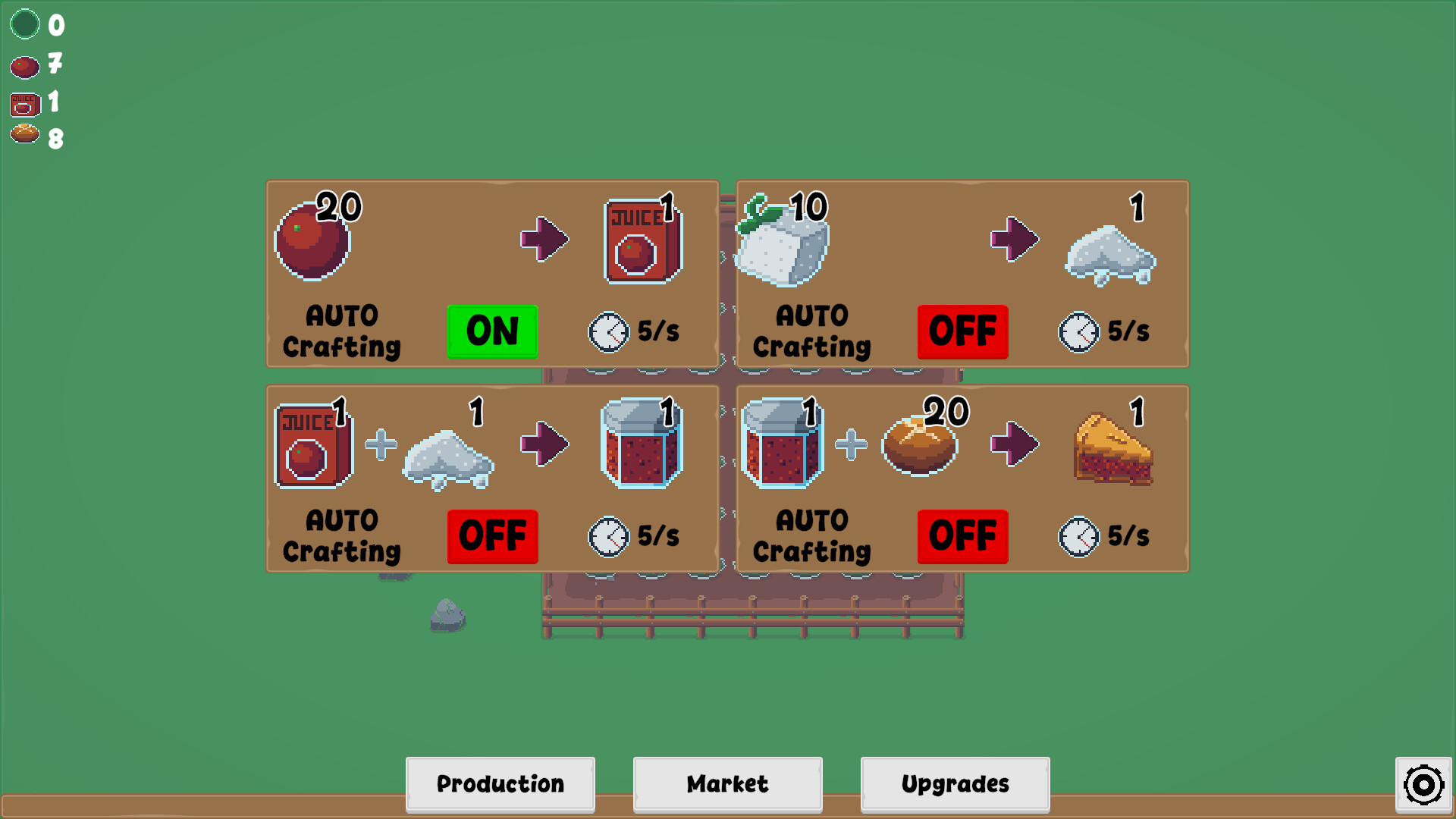Screen dimensions: 1456x819
Task: Click the green coin counter at the top
Action: pyautogui.click(x=25, y=24)
